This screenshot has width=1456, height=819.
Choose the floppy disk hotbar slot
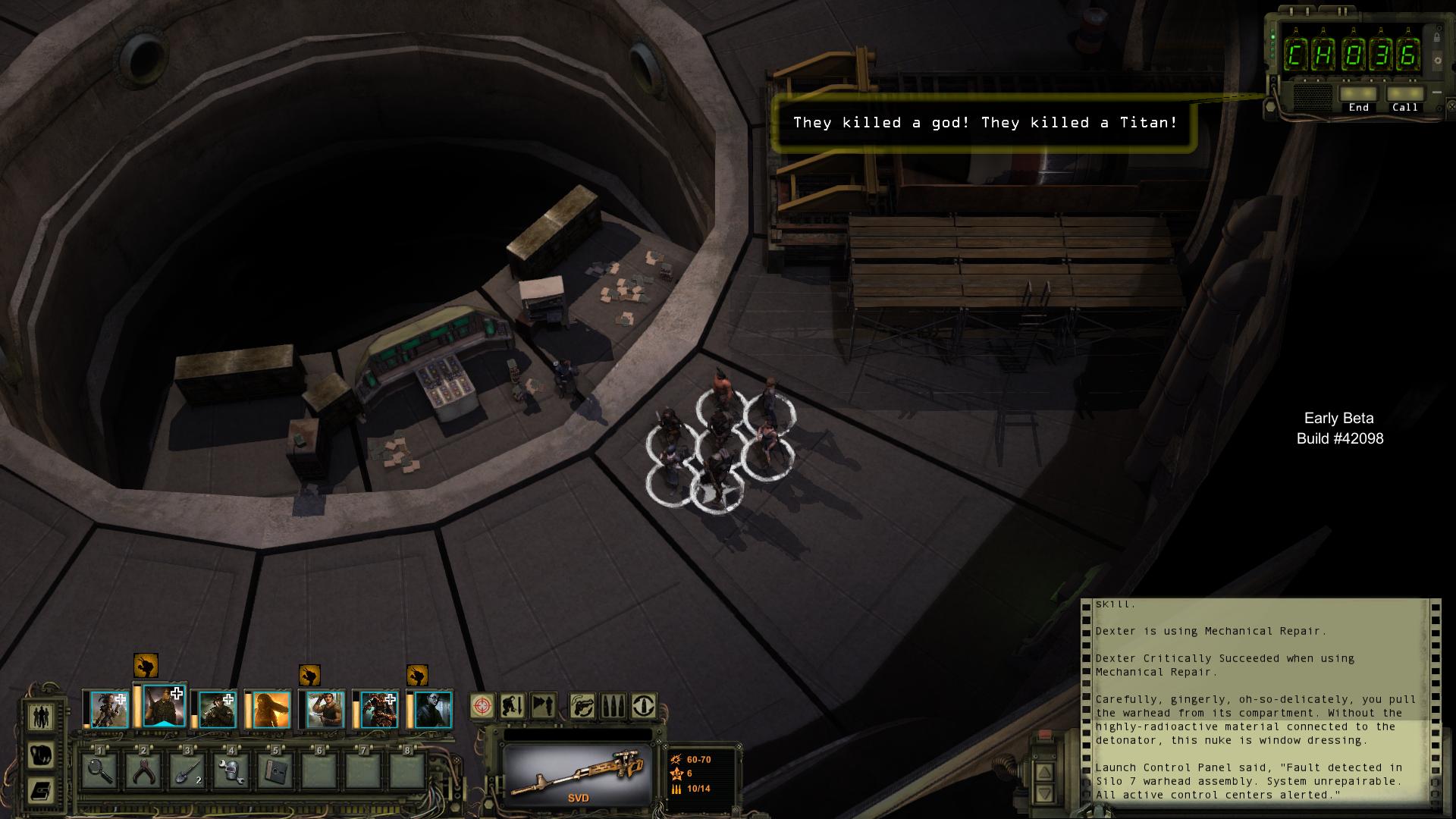point(274,771)
